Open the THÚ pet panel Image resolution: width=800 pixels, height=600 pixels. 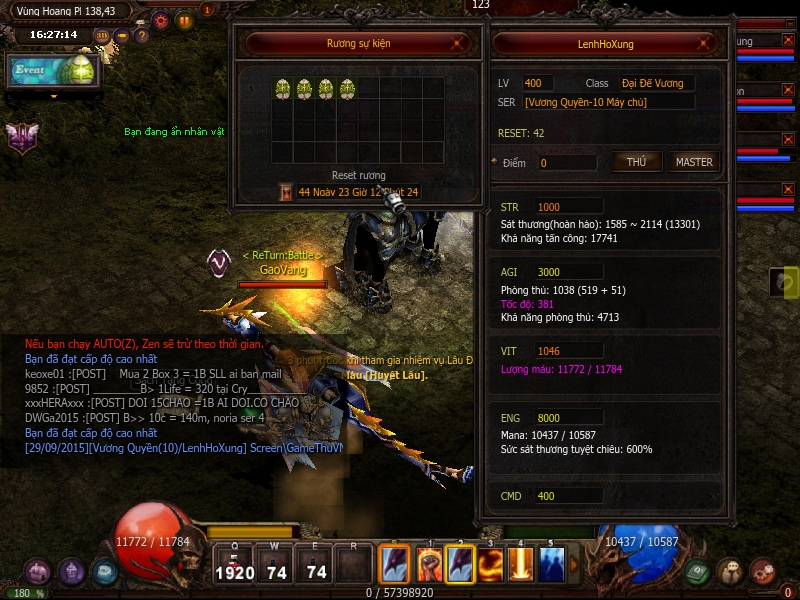click(x=636, y=162)
